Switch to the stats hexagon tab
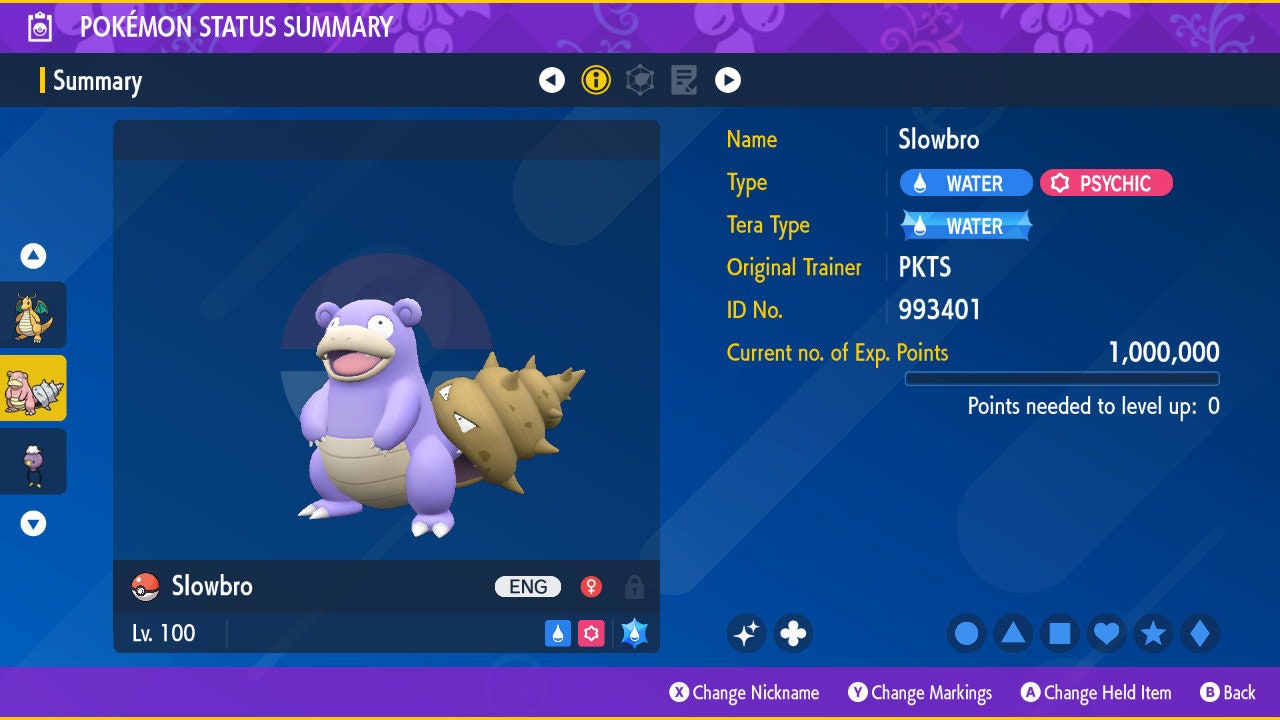The height and width of the screenshot is (720, 1280). click(640, 80)
